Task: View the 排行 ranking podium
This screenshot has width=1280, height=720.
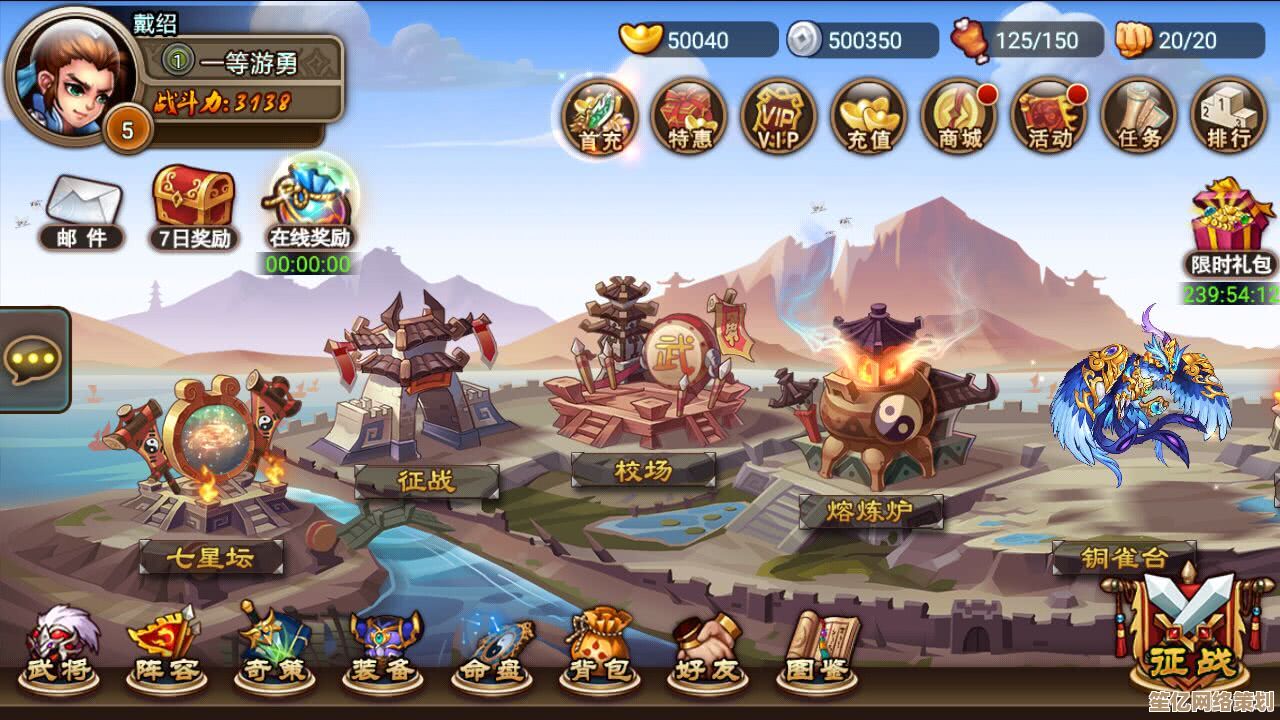Action: [1228, 116]
